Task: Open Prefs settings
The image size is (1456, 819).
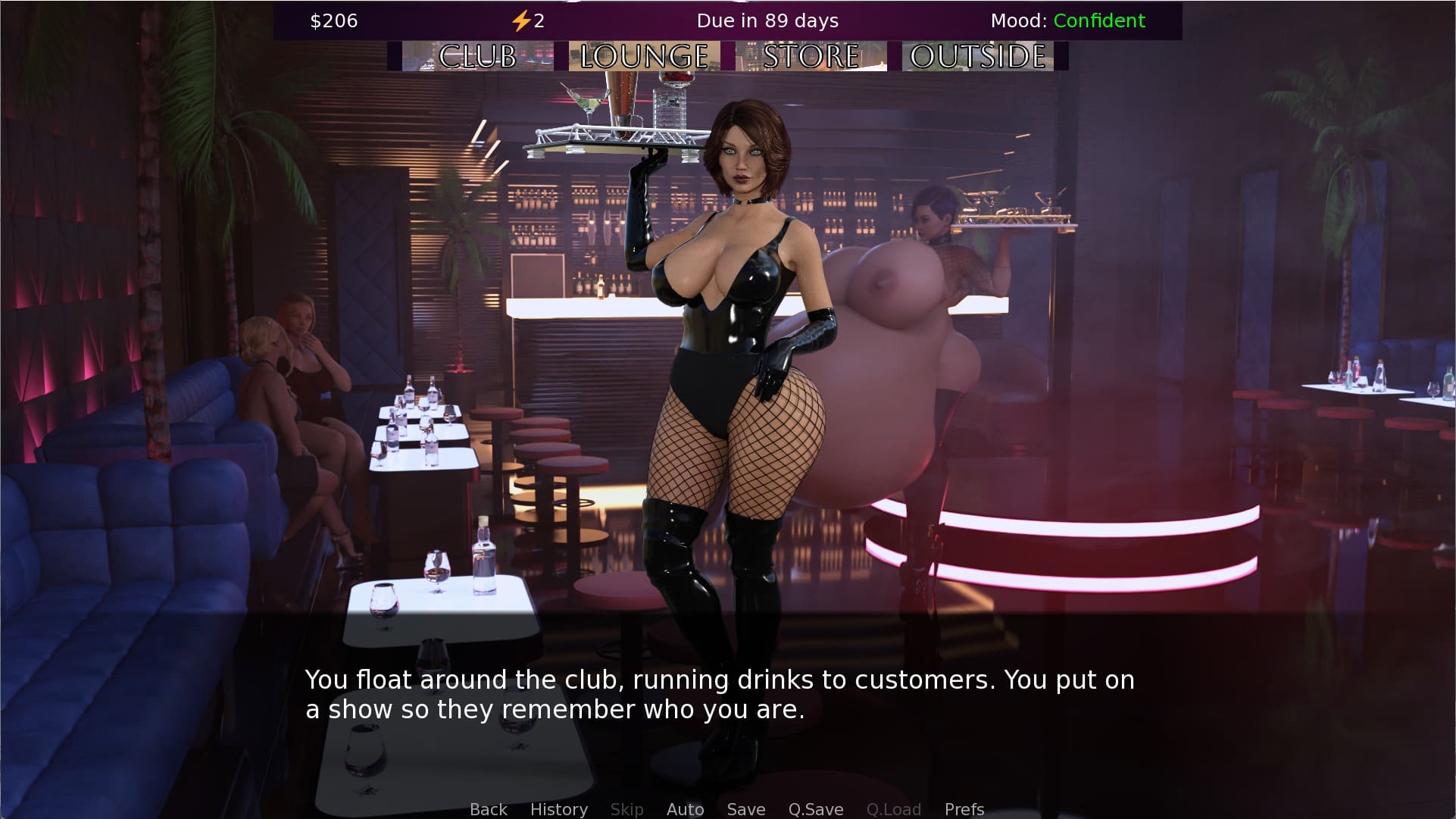Action: (964, 809)
